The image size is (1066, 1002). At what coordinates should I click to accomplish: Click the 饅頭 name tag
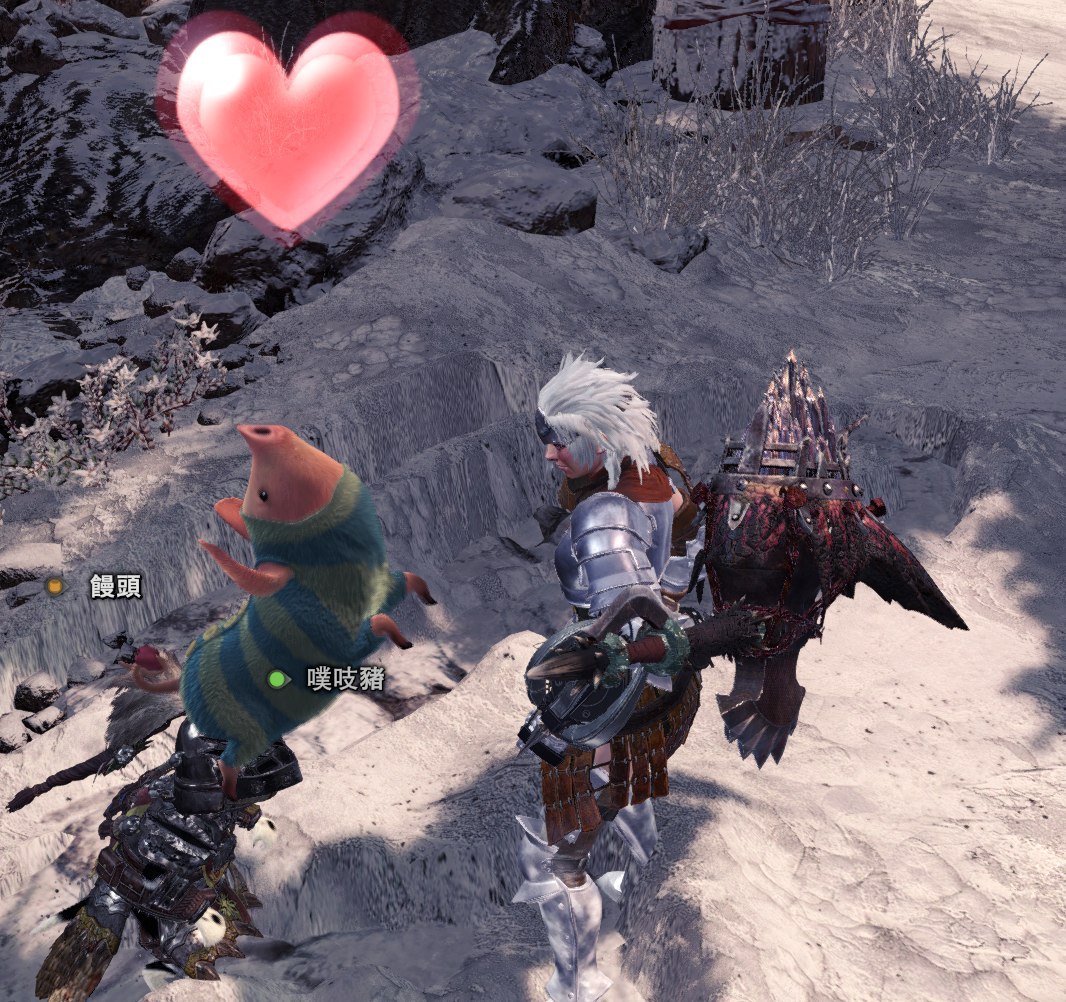pyautogui.click(x=114, y=586)
